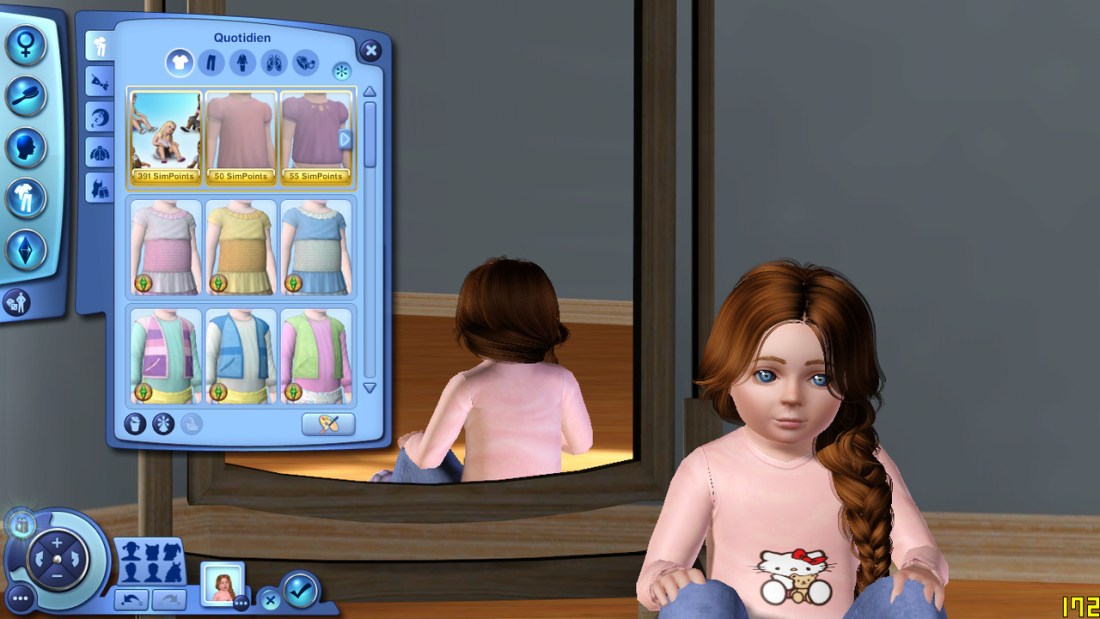This screenshot has height=619, width=1100.
Task: Open the personality plumbob section
Action: [x=26, y=249]
